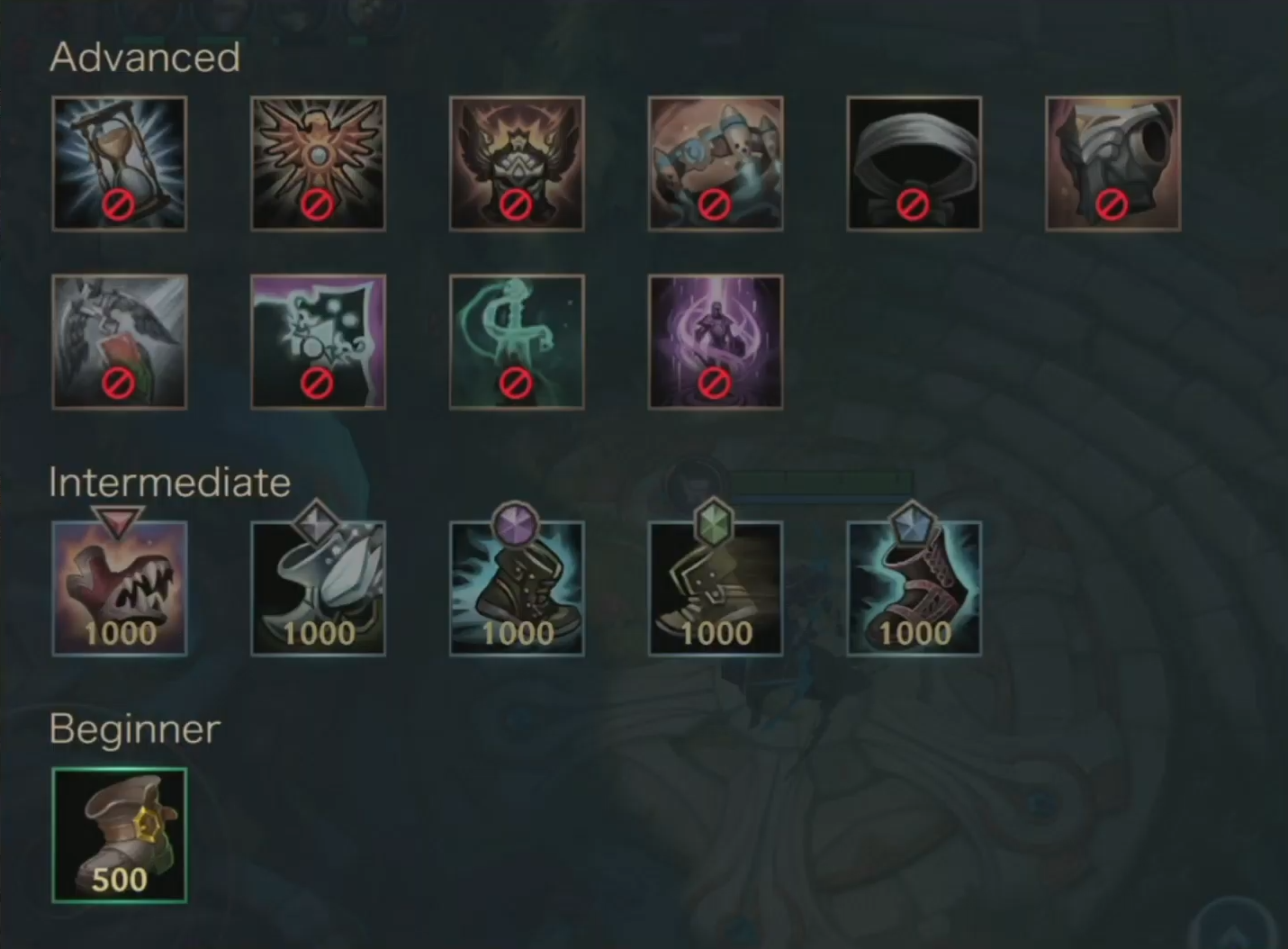Click the orange Quicksilver Enchant phoenix icon
The height and width of the screenshot is (949, 1288).
318,162
